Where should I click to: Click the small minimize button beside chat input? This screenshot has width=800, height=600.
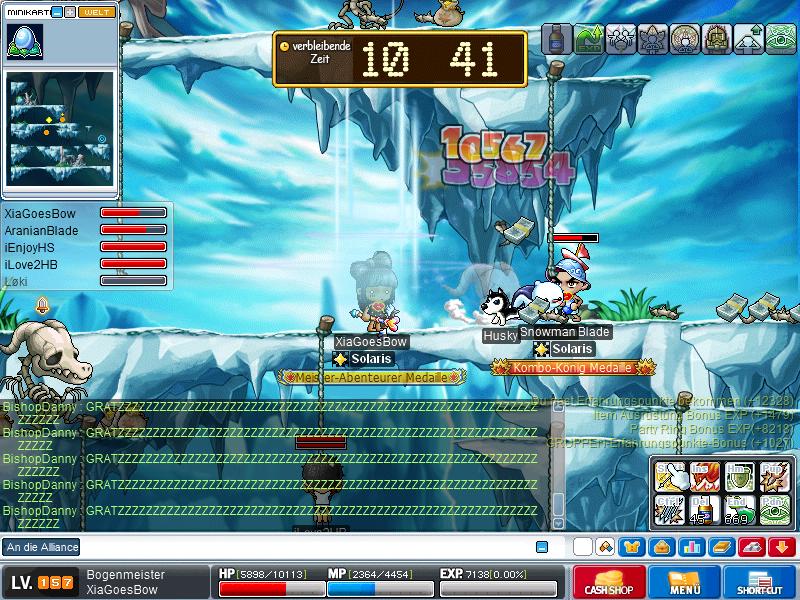pyautogui.click(x=542, y=547)
